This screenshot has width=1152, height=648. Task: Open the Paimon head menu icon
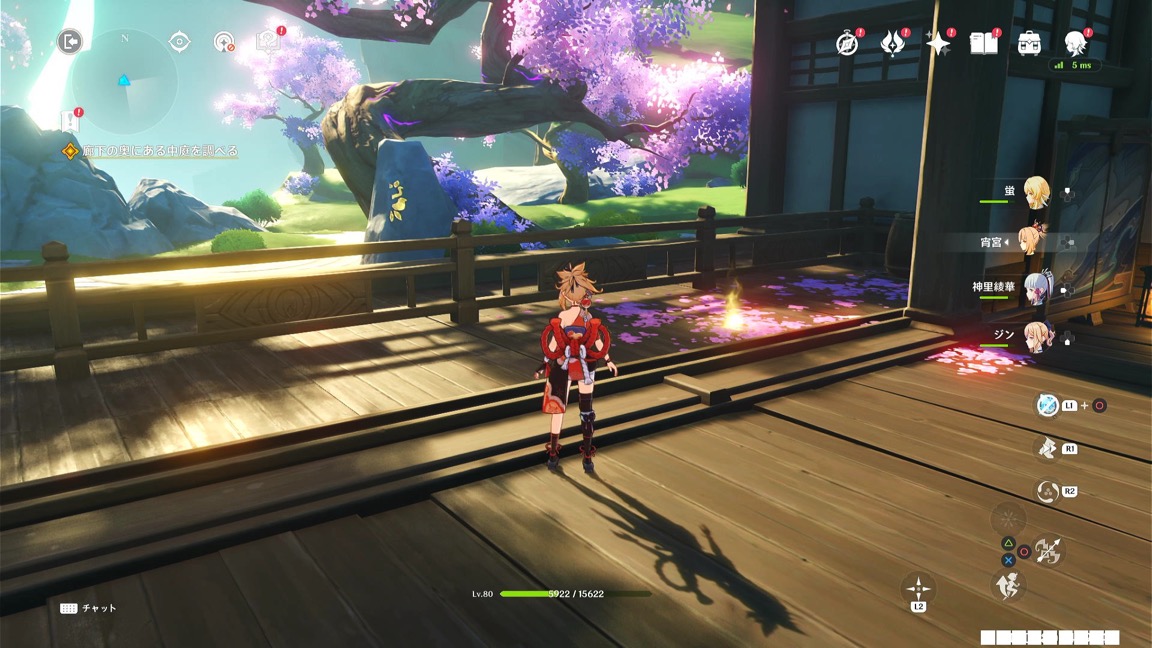[x=1076, y=43]
